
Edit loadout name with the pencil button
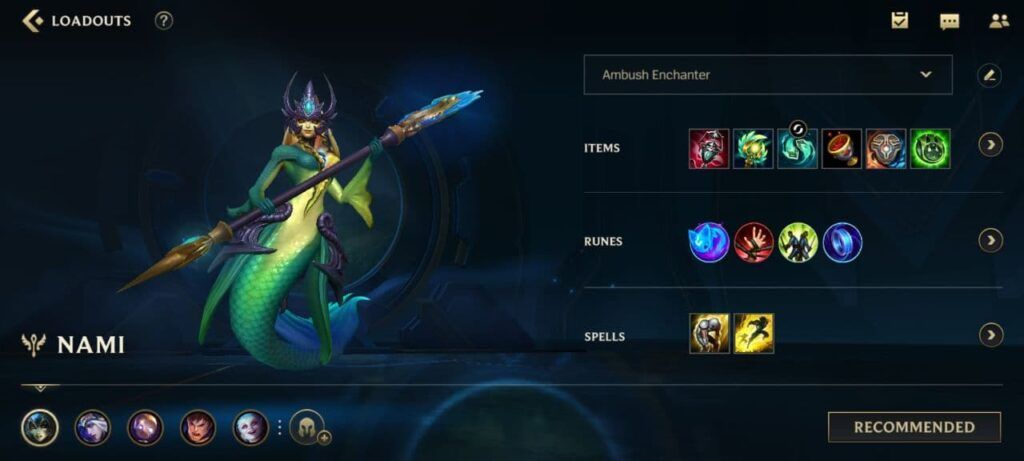(x=989, y=75)
